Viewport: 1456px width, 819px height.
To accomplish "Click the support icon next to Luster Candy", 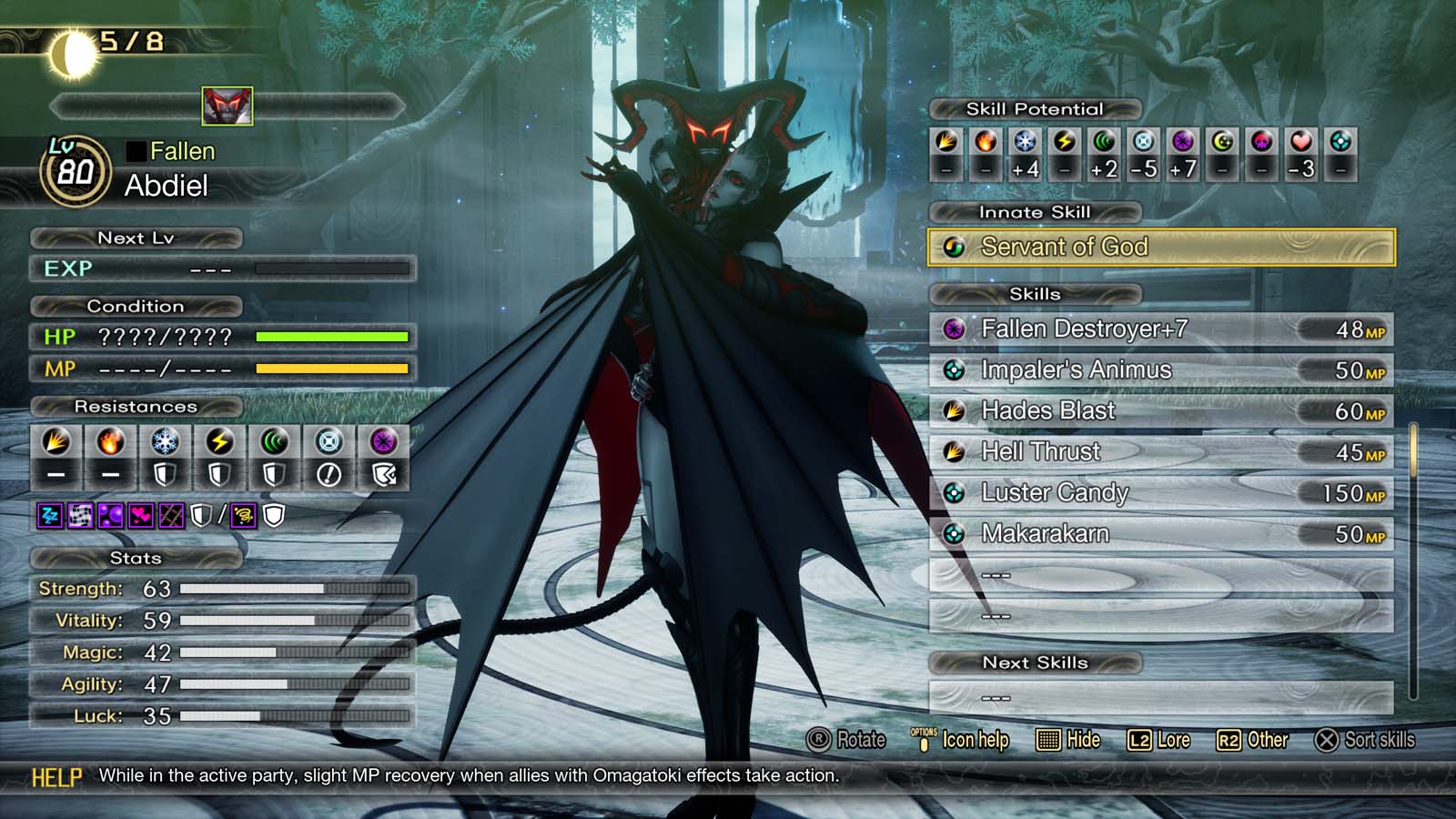I will (953, 493).
